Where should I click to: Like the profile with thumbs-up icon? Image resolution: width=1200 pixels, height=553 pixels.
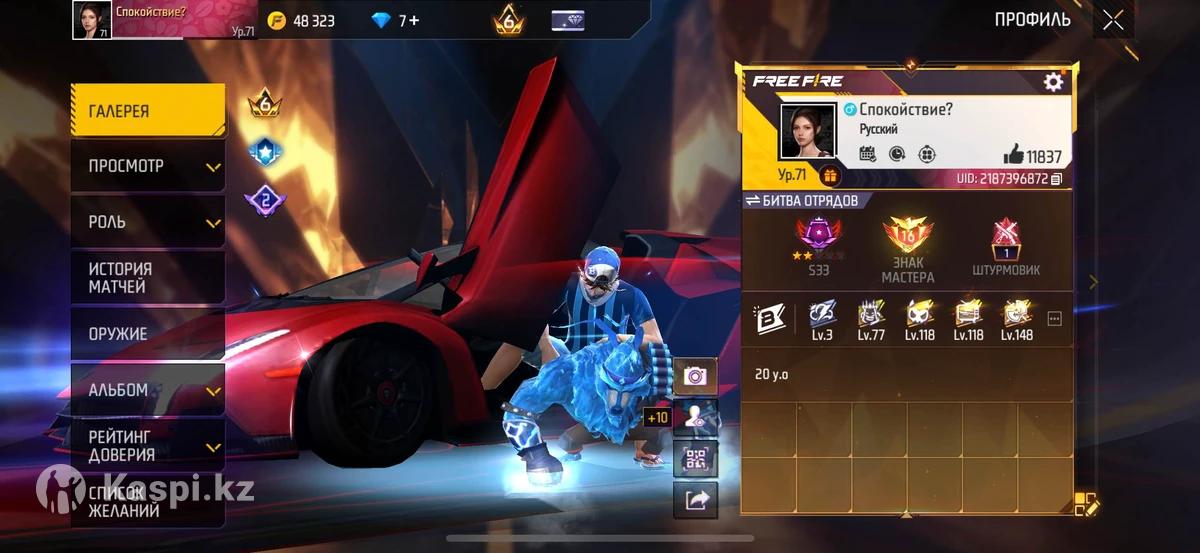[x=1013, y=155]
